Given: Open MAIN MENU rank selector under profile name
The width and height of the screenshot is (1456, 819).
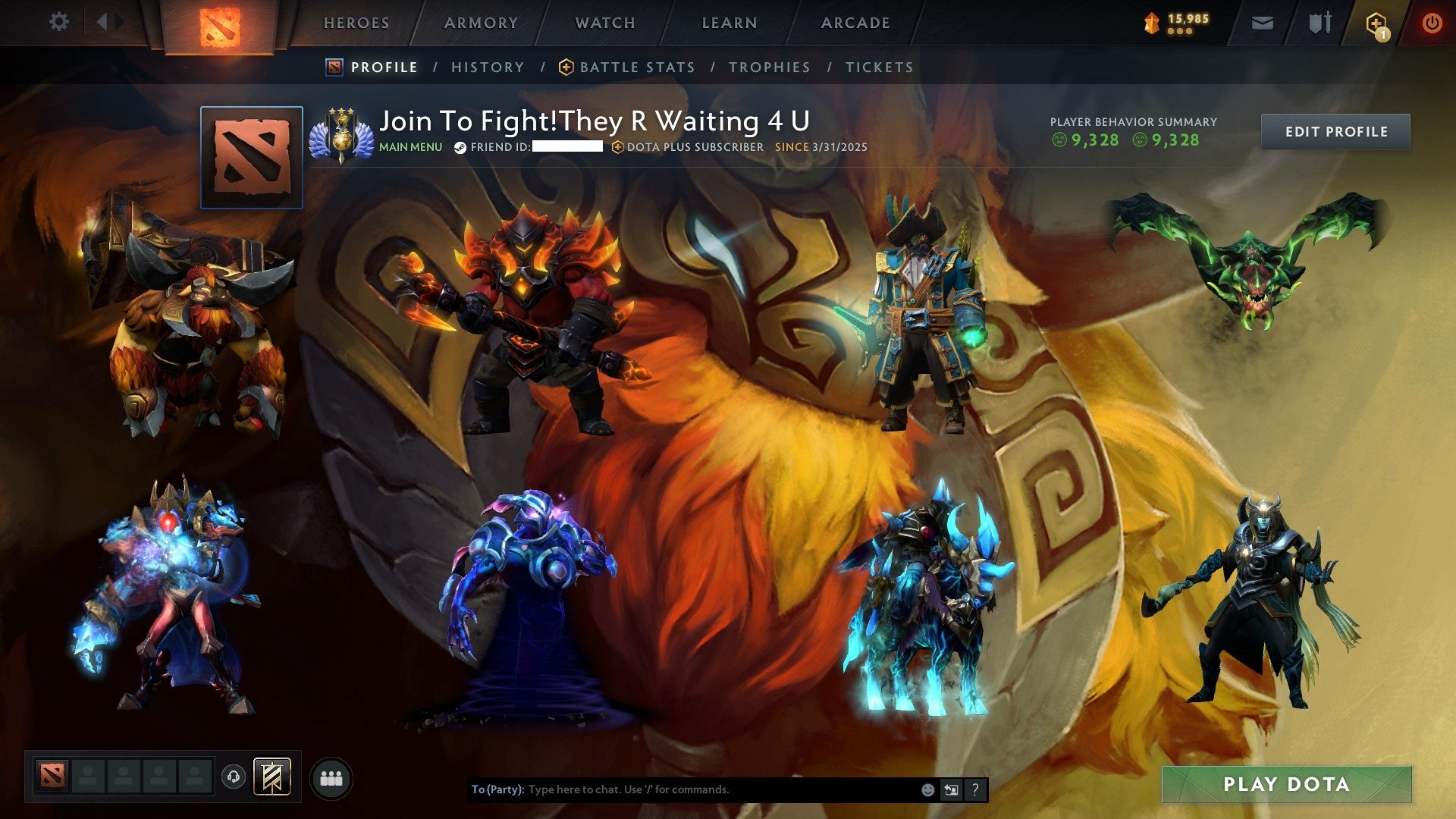Looking at the screenshot, I should (410, 147).
